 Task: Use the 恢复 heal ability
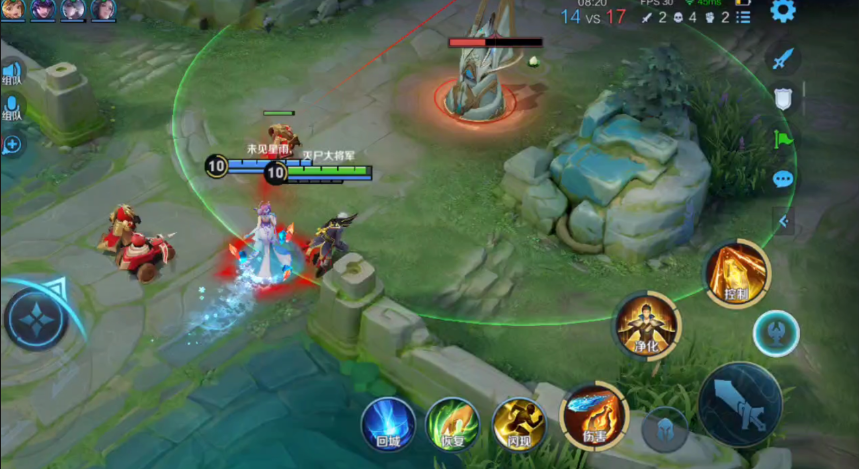(x=453, y=424)
